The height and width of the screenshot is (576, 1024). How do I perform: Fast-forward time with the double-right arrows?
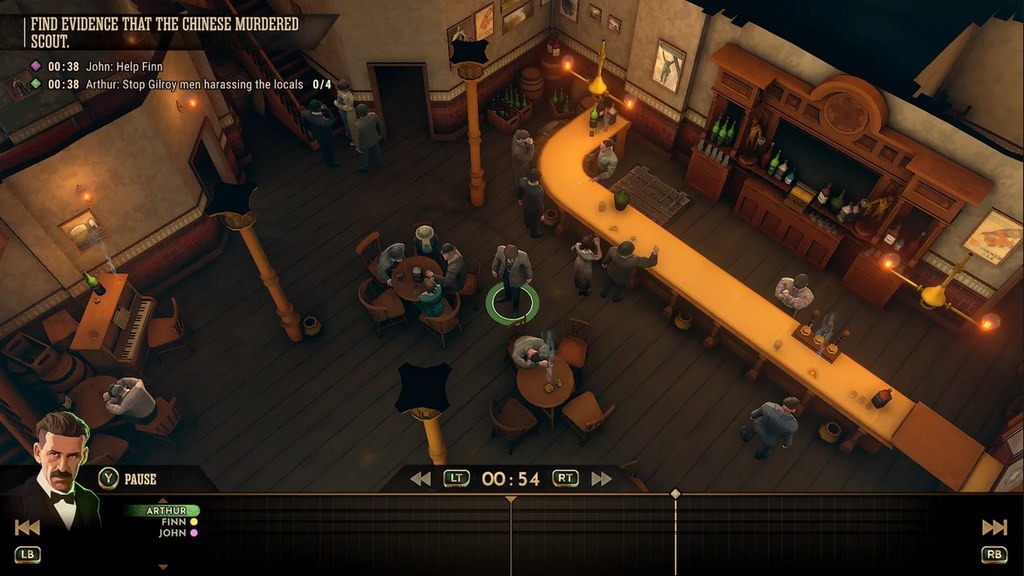pyautogui.click(x=601, y=479)
